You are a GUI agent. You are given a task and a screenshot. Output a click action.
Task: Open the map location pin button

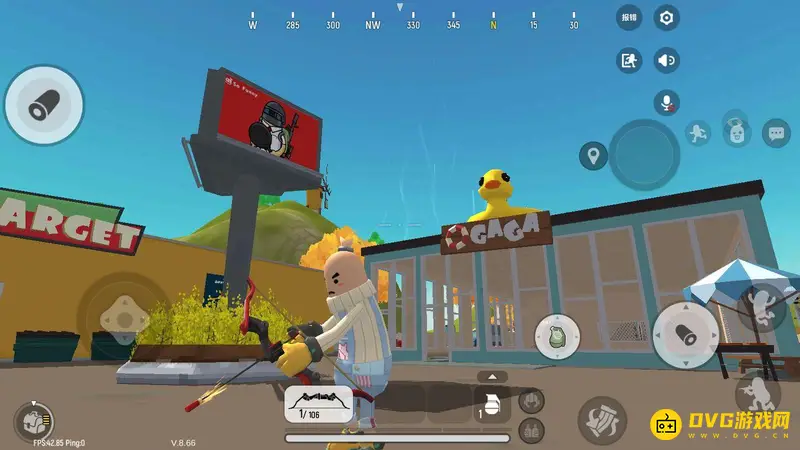click(593, 155)
